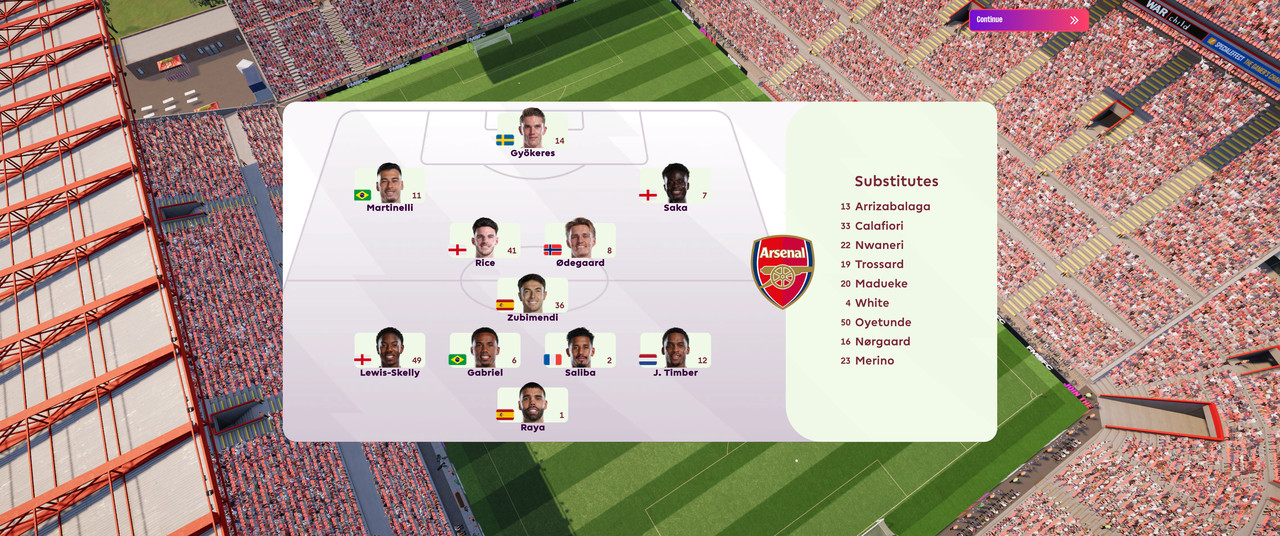Select Merino in the substitutes list

click(874, 361)
